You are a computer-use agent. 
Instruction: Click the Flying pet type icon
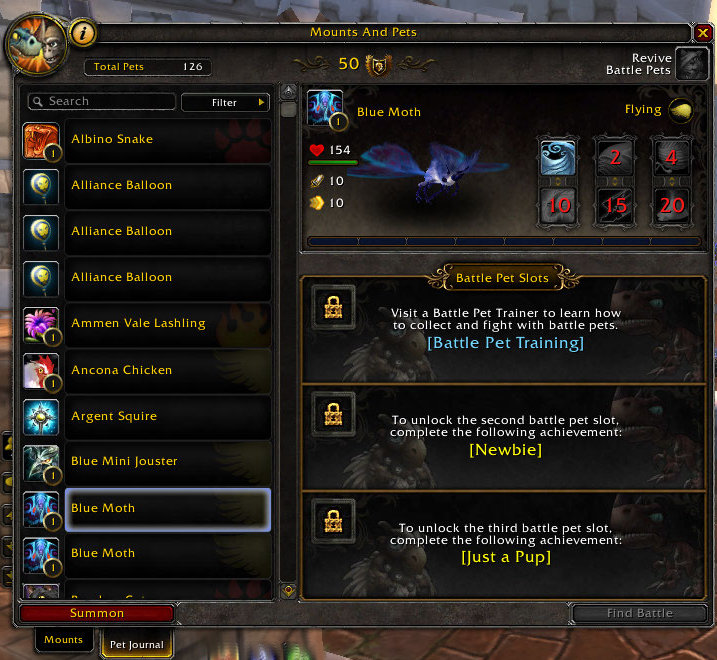[x=682, y=110]
